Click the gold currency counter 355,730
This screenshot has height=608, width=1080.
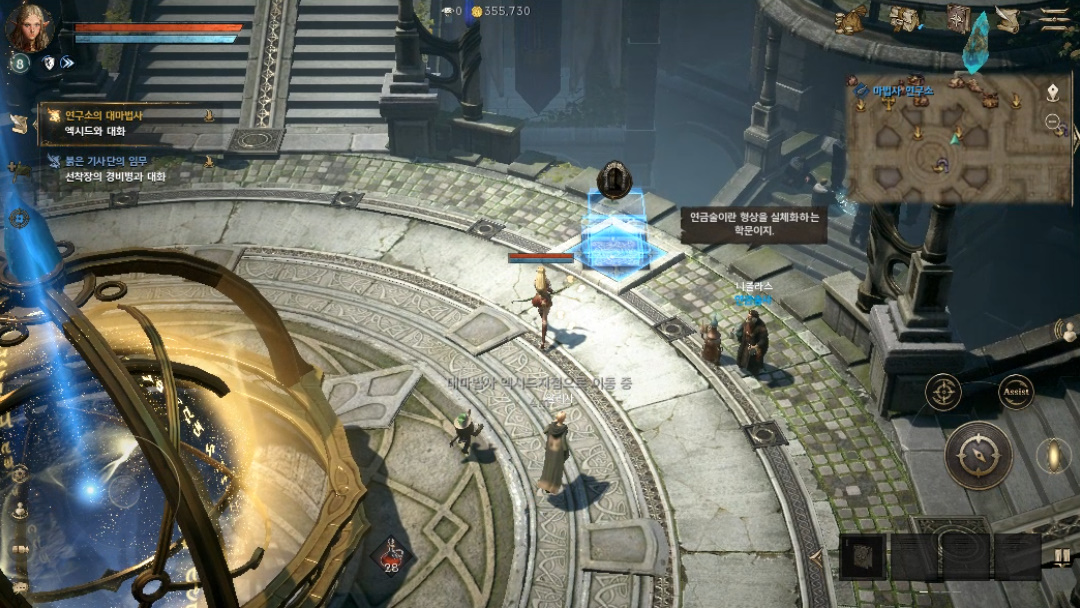point(500,11)
